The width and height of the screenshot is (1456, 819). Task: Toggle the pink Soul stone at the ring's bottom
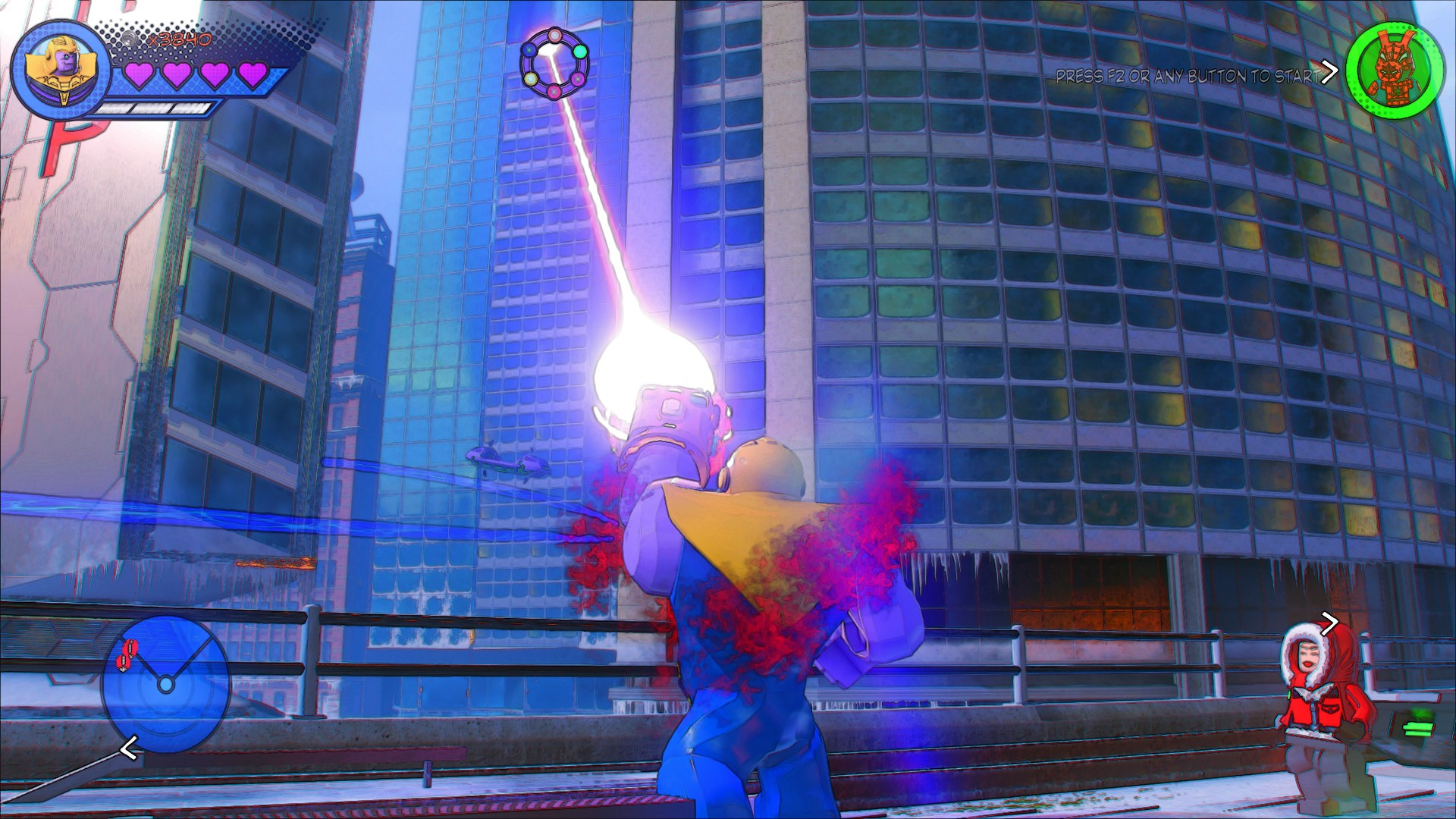point(554,91)
